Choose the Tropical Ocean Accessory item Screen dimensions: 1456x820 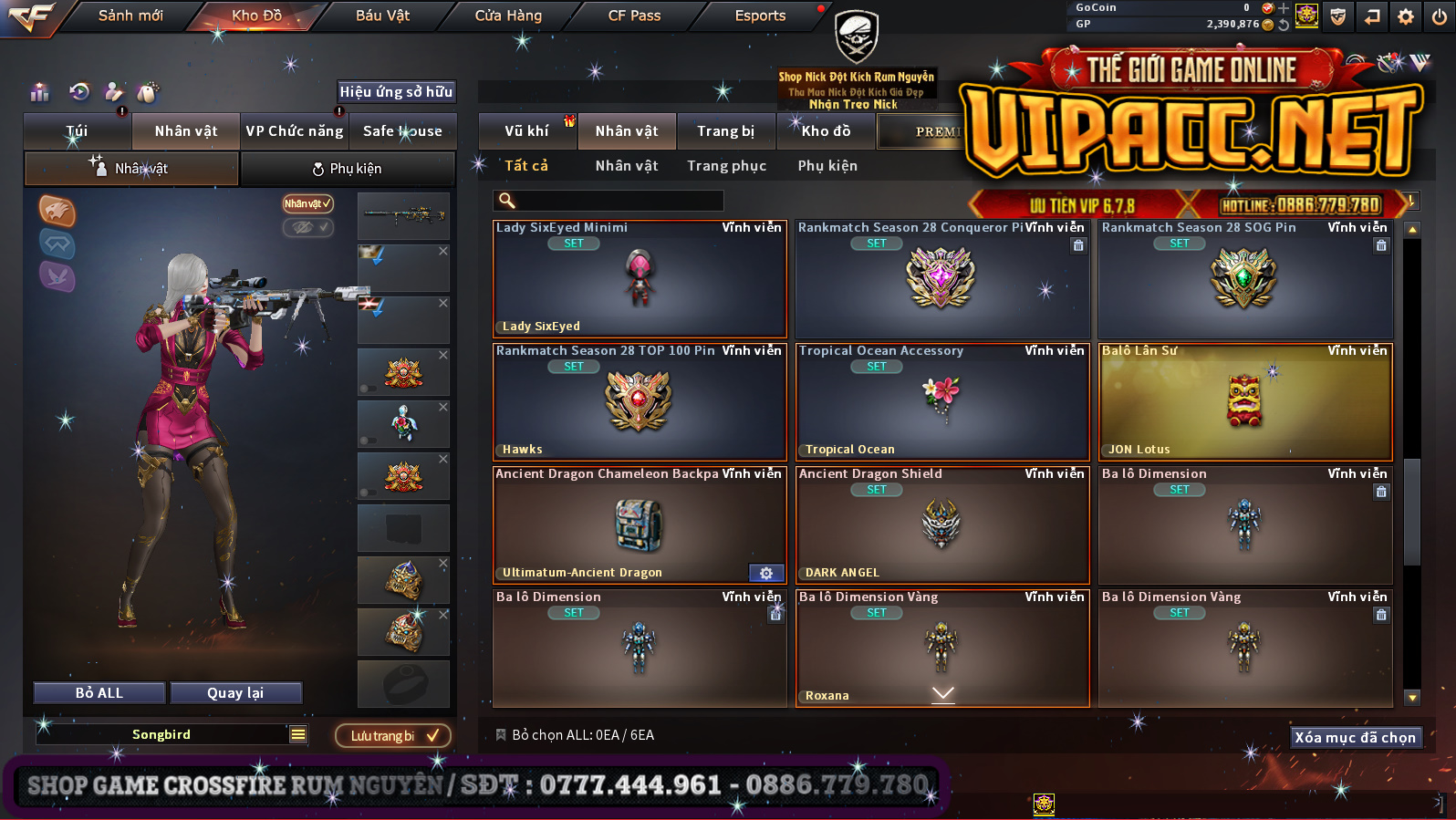pos(941,402)
